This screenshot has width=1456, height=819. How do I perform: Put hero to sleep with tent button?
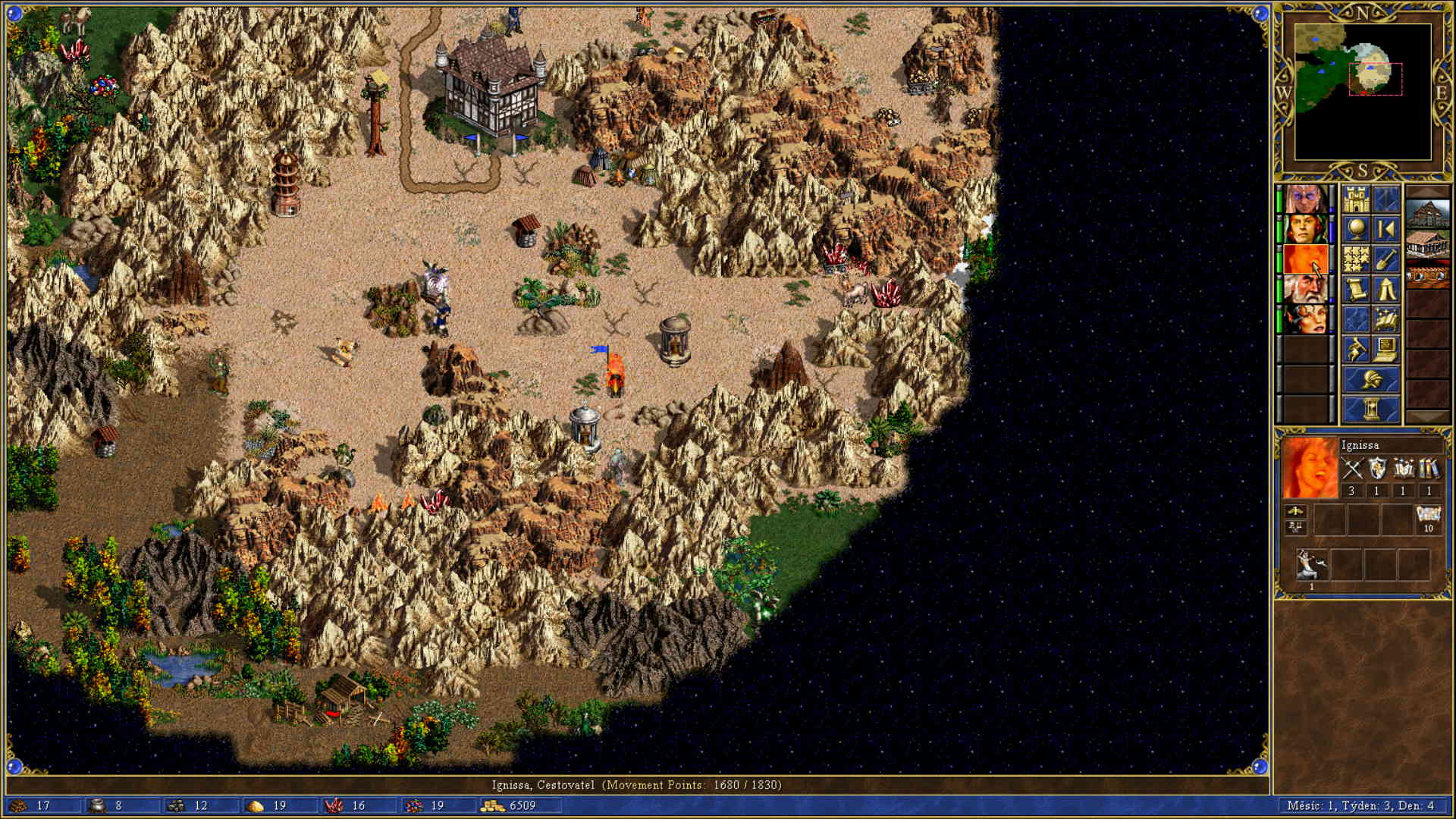coord(1386,289)
